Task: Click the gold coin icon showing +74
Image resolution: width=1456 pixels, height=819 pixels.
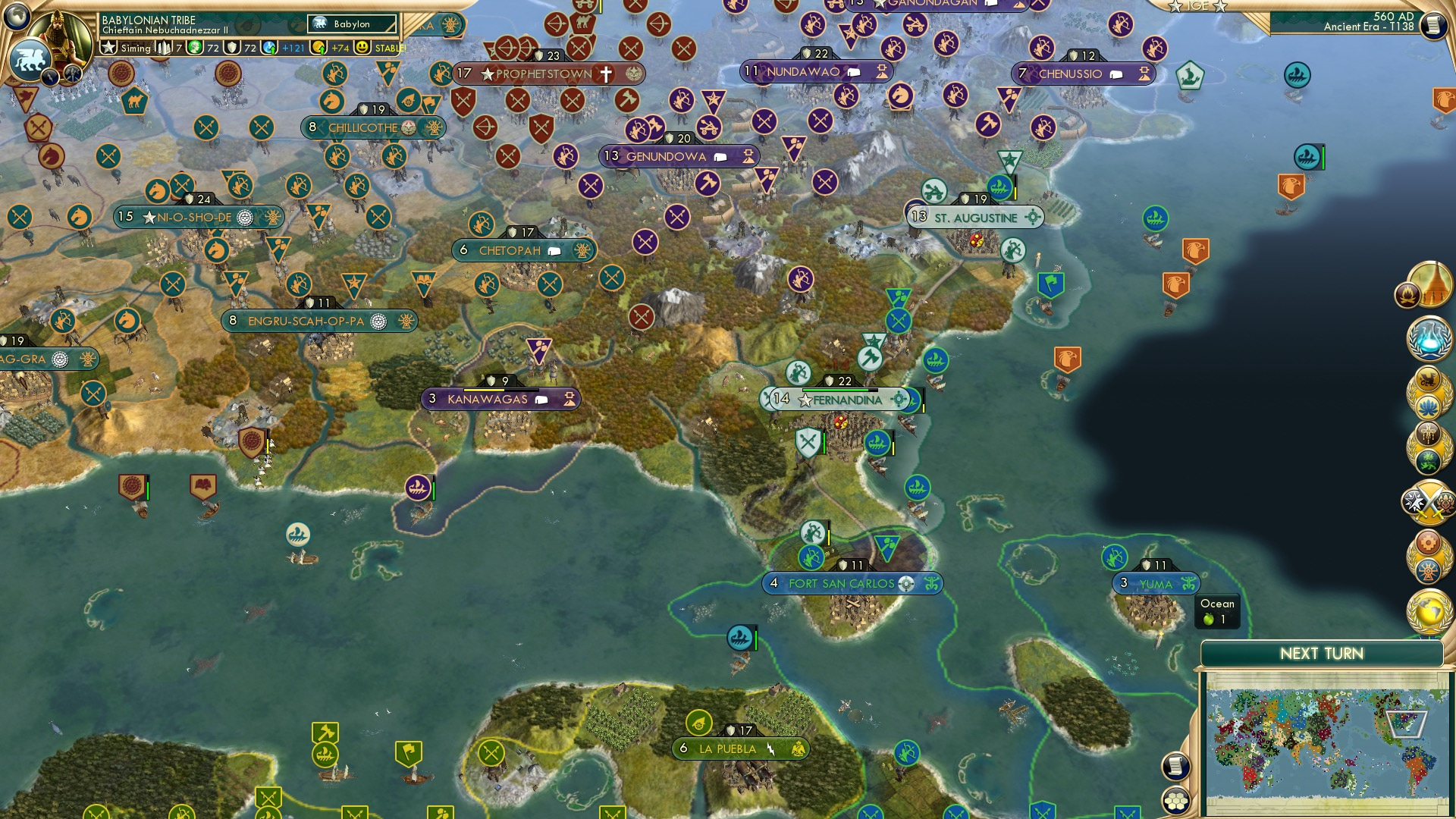Action: tap(319, 47)
